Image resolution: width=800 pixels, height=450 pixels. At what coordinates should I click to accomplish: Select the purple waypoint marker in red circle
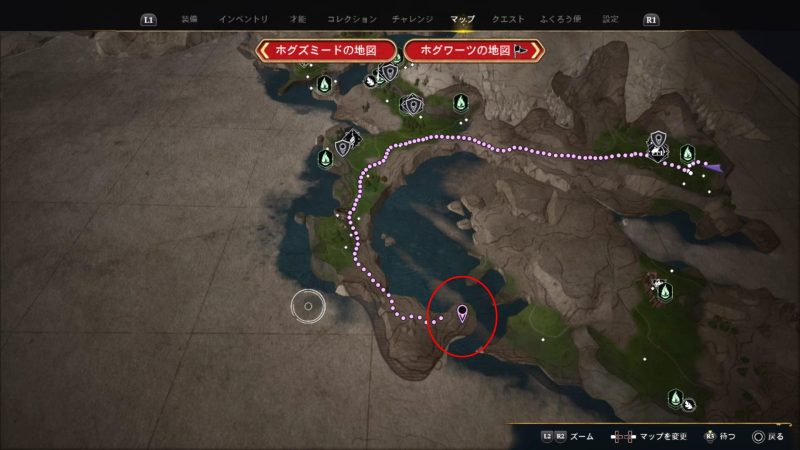pyautogui.click(x=462, y=313)
